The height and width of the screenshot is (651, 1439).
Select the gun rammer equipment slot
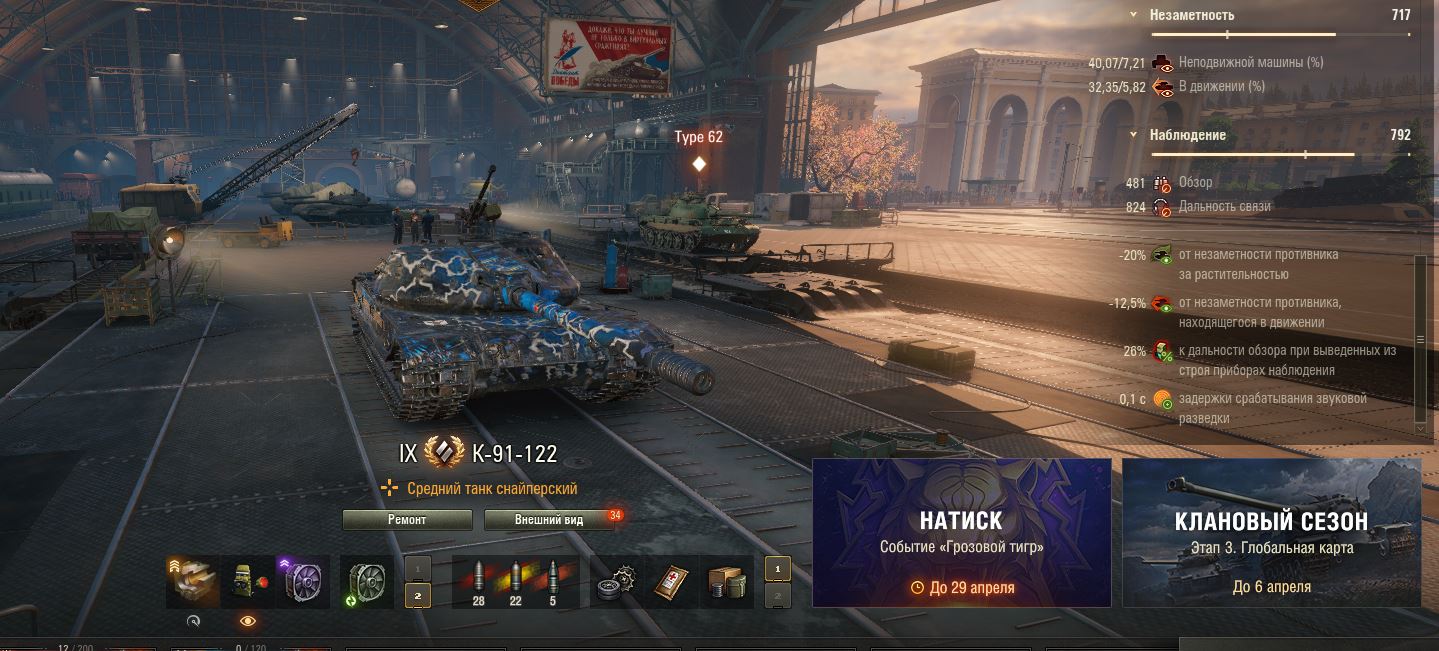tap(192, 582)
